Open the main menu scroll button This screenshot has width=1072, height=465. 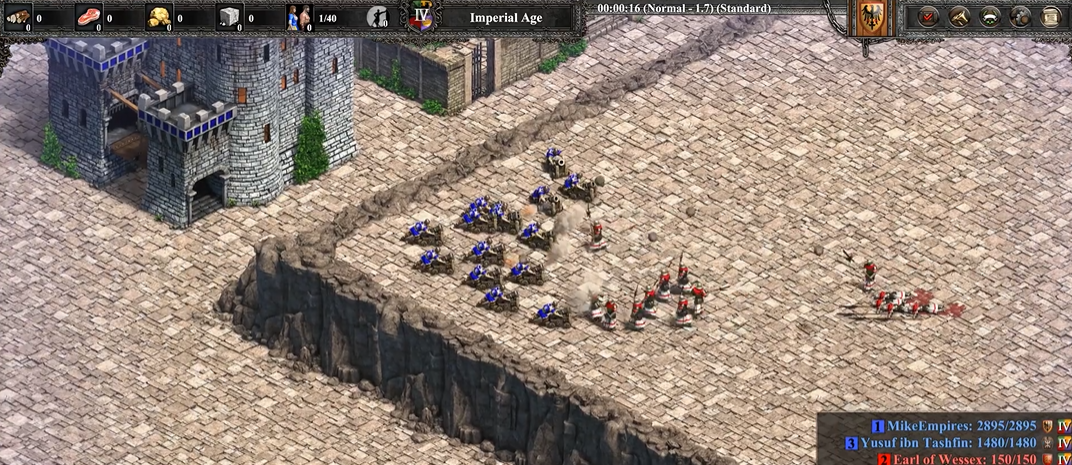point(1051,17)
